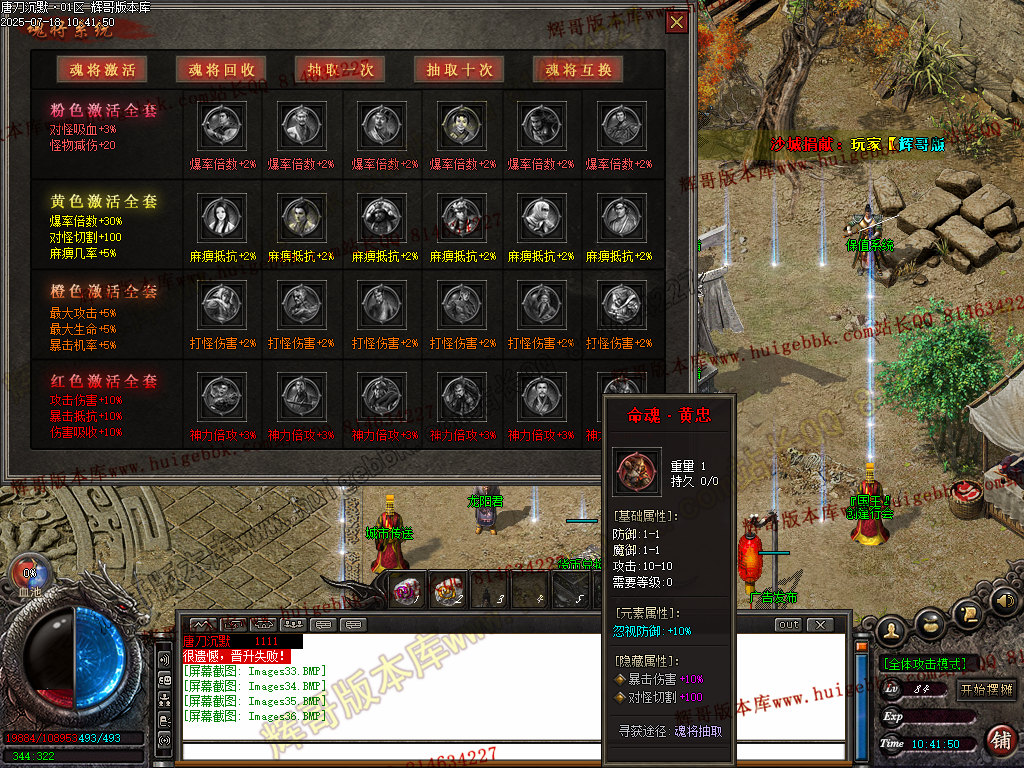The width and height of the screenshot is (1024, 768).
Task: Click the 血池 blood pool orb
Action: (29, 575)
